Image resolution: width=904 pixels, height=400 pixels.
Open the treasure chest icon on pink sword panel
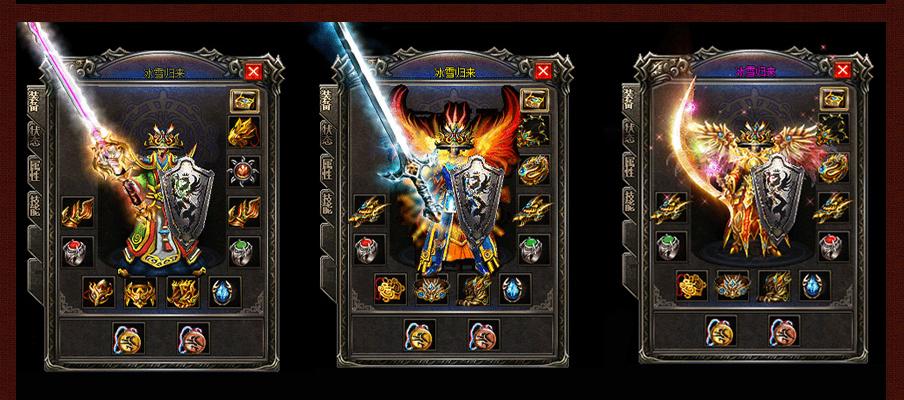[x=243, y=101]
